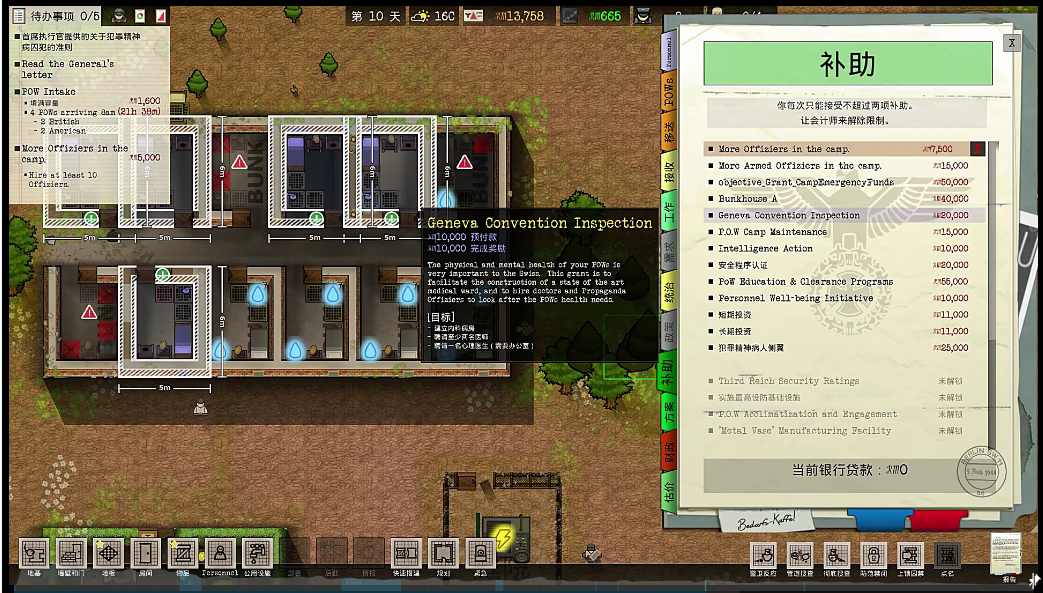Pick the Personnel Well-being Initiative grant

tap(795, 298)
